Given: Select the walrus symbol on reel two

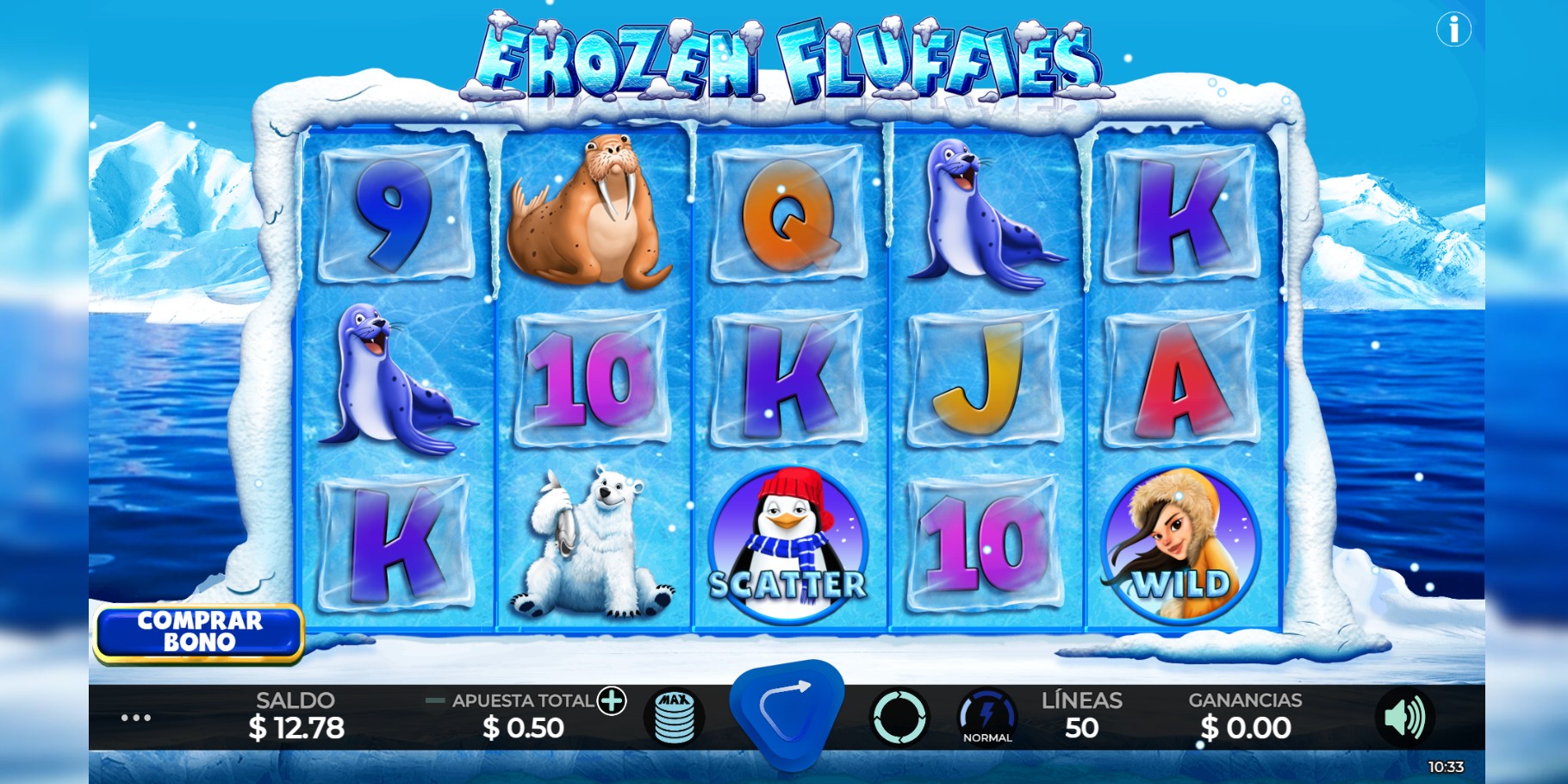Looking at the screenshot, I should point(591,215).
